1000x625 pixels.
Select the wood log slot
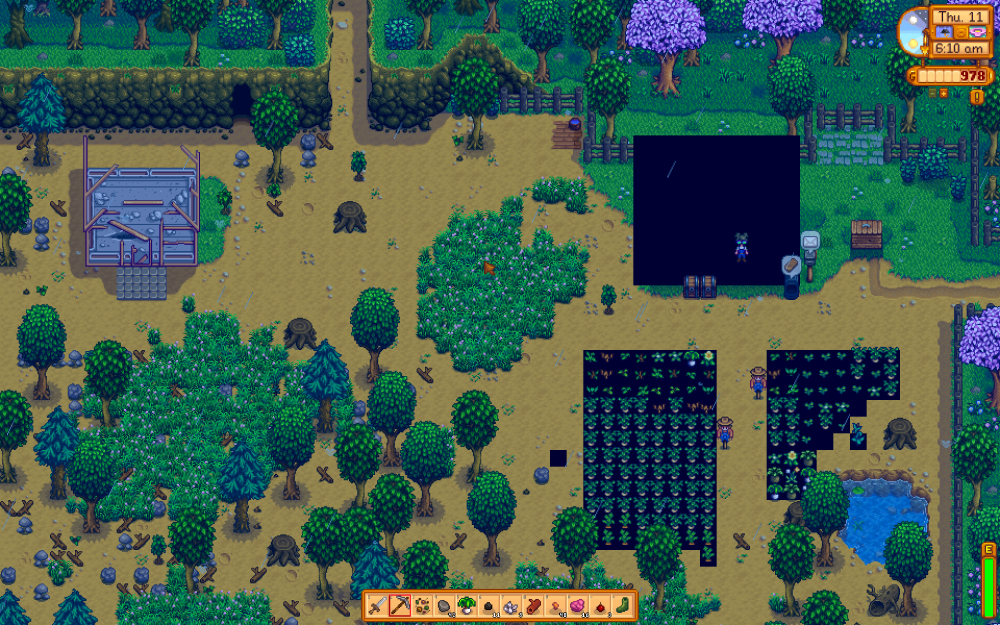[535, 605]
